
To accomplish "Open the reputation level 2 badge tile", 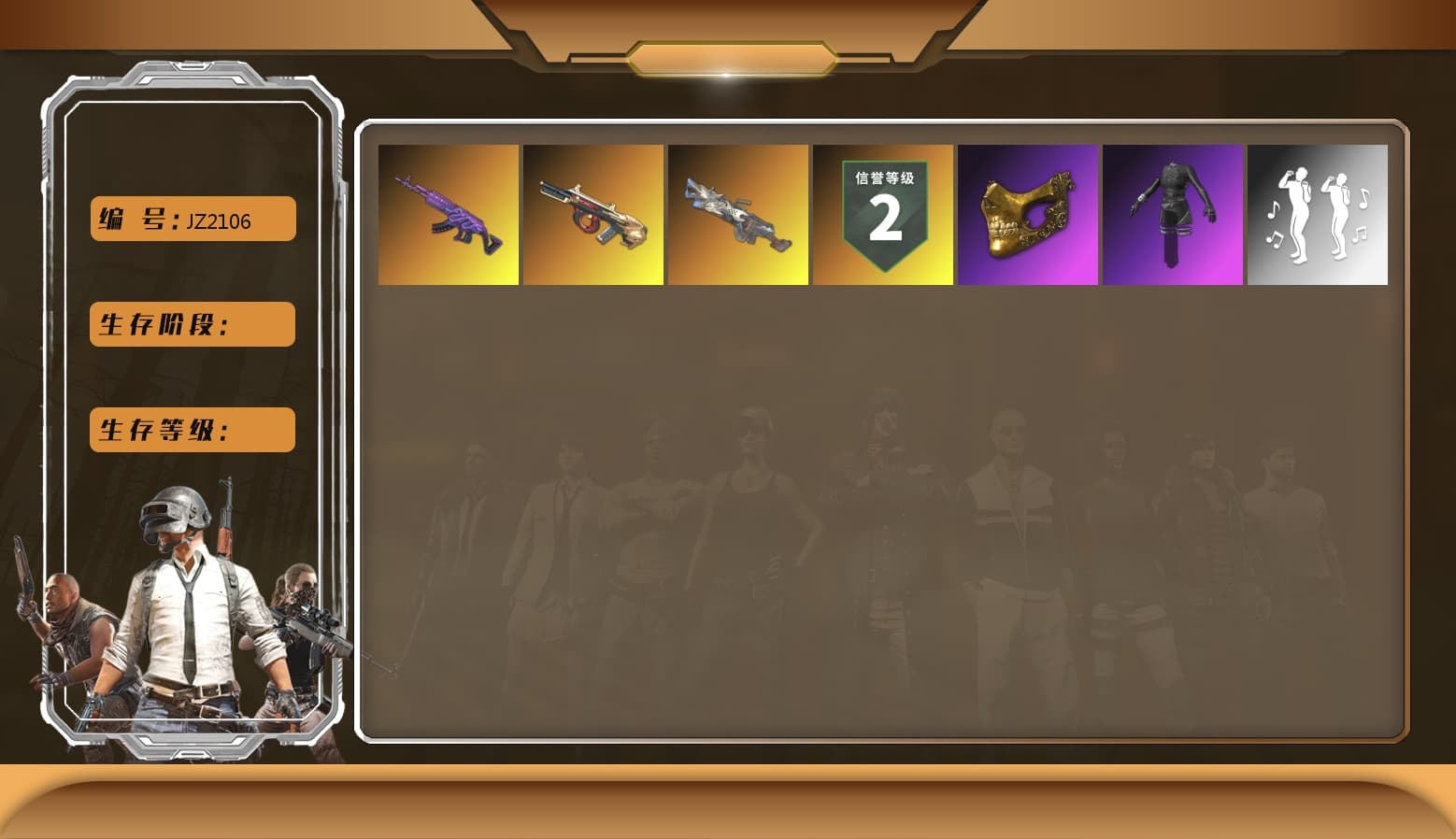I will point(882,213).
